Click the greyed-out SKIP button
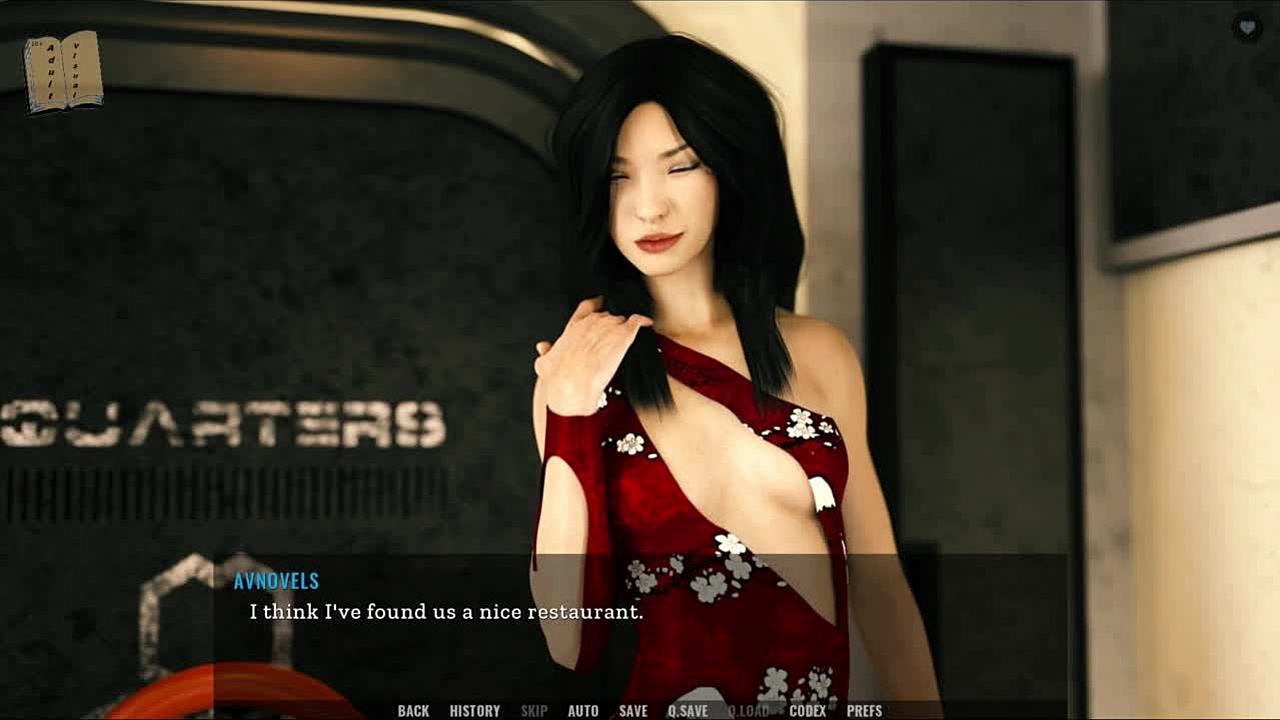The width and height of the screenshot is (1280, 720). coord(534,711)
